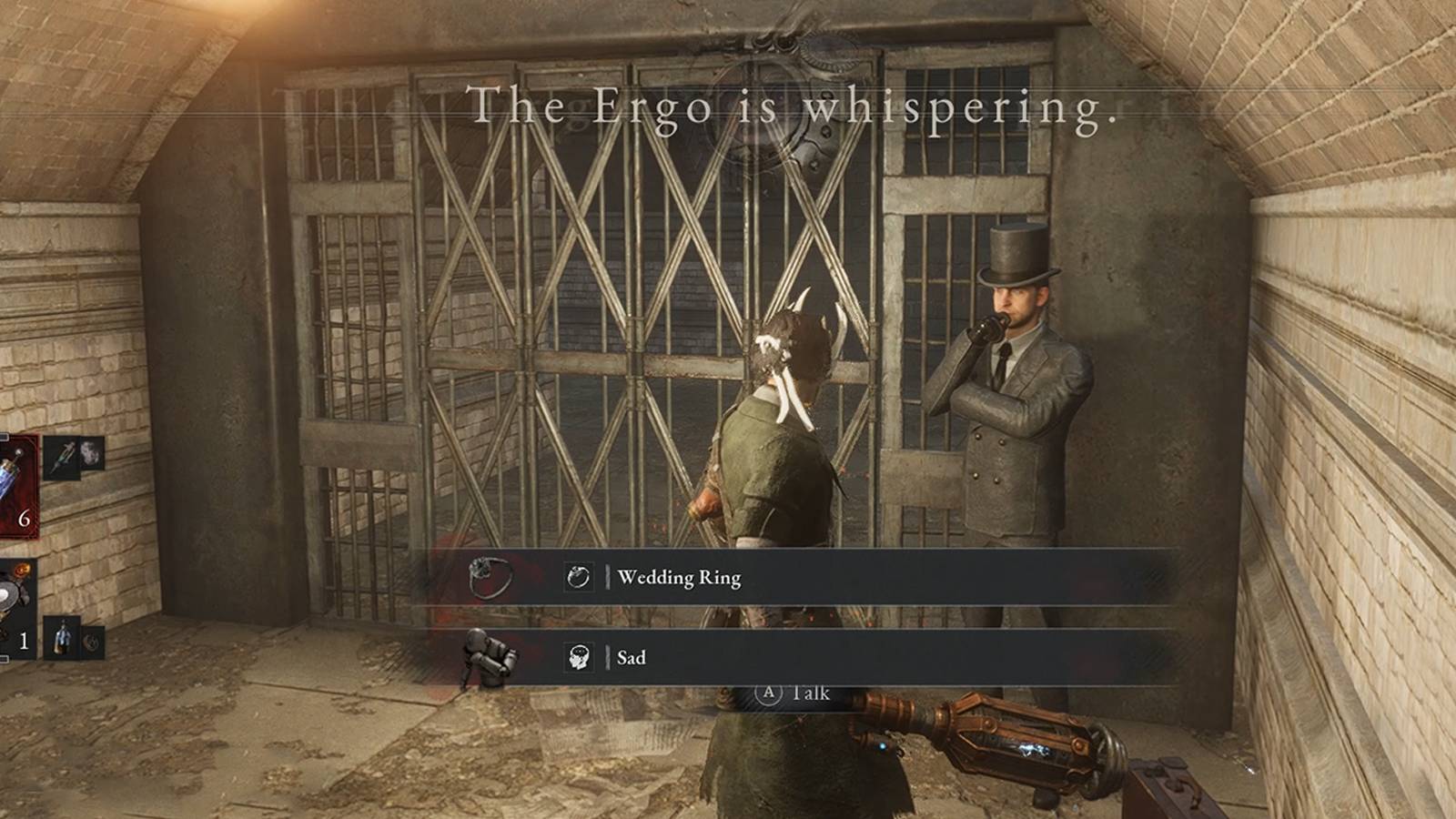The width and height of the screenshot is (1456, 819).
Task: Click the crescent Fable Arts icon
Action: click(91, 642)
